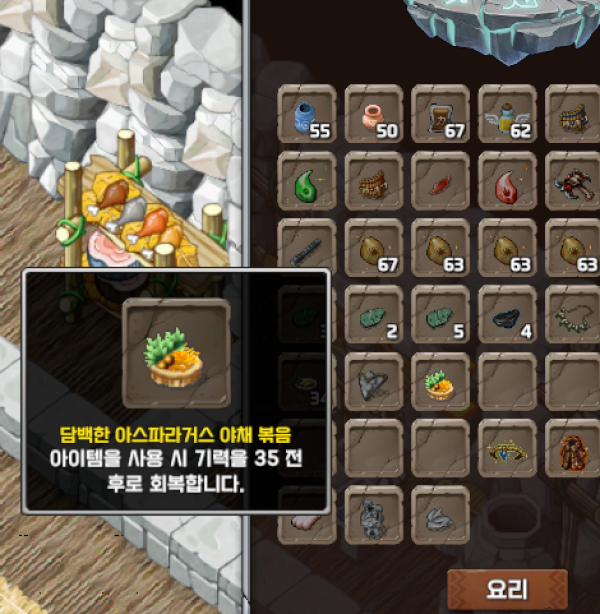Pick the green leaf stack of 2
Viewport: 600px width, 614px height.
pyautogui.click(x=374, y=315)
